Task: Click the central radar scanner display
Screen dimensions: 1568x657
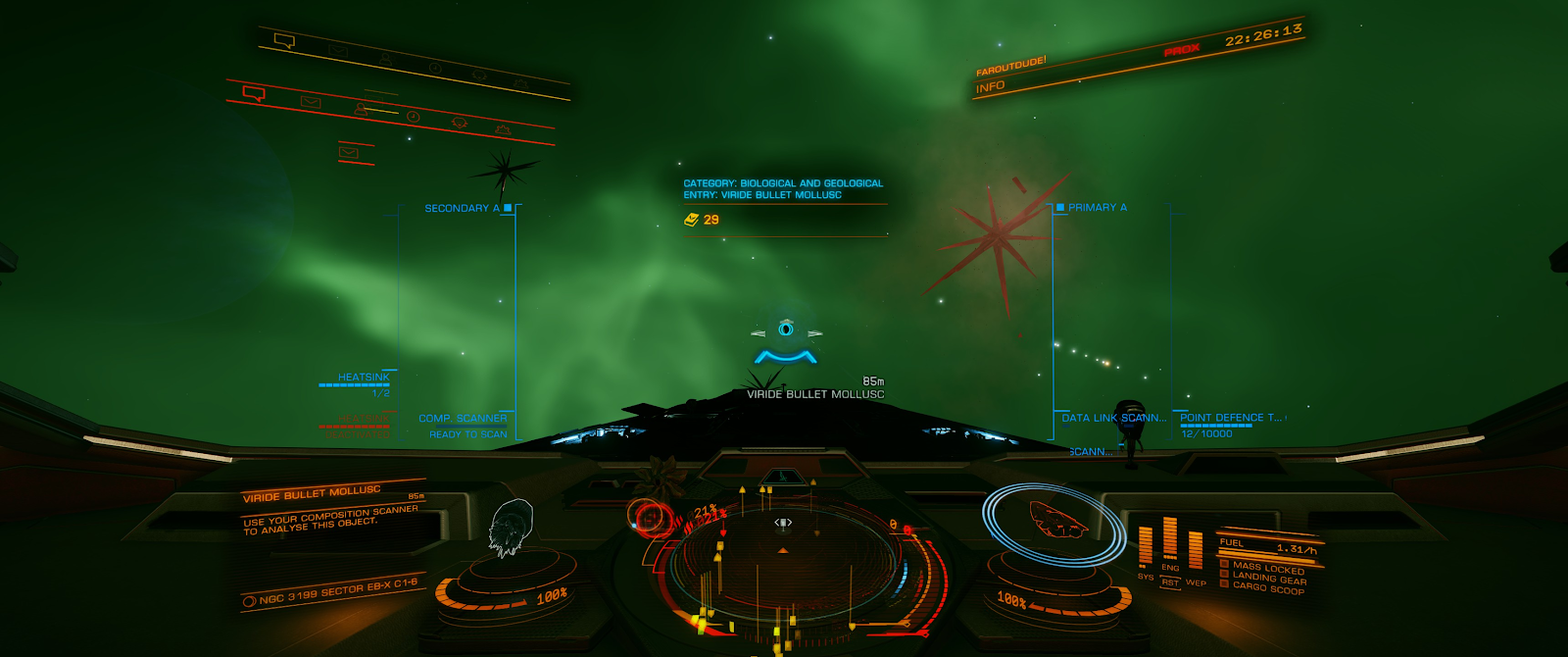Action: (782, 569)
